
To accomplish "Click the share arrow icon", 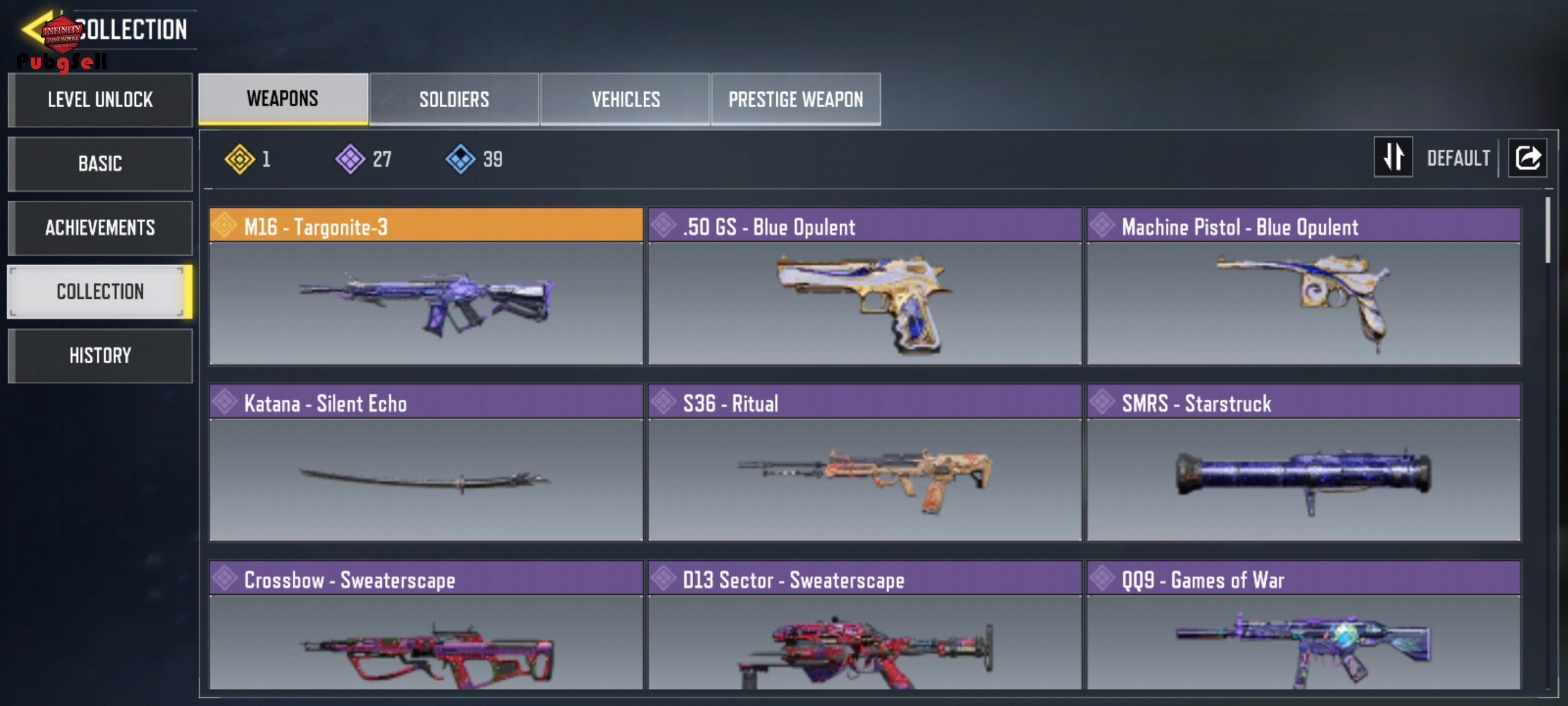I will pyautogui.click(x=1527, y=158).
